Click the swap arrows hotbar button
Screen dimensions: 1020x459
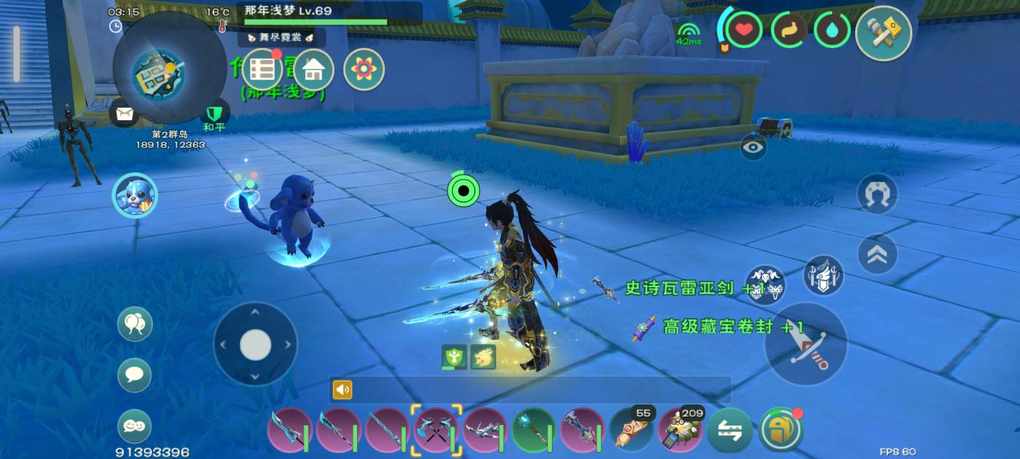point(730,430)
